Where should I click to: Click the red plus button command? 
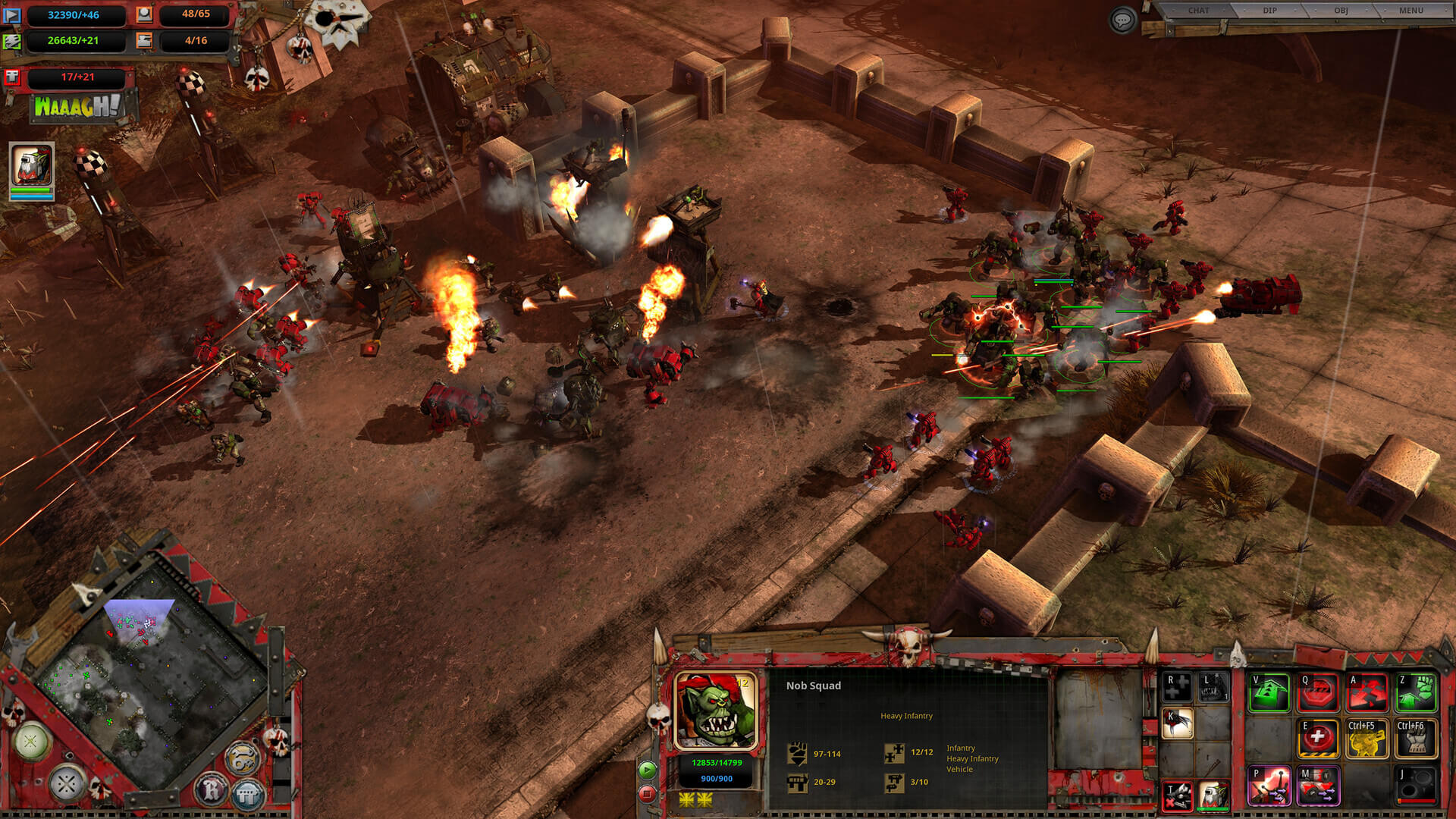coord(1318,739)
